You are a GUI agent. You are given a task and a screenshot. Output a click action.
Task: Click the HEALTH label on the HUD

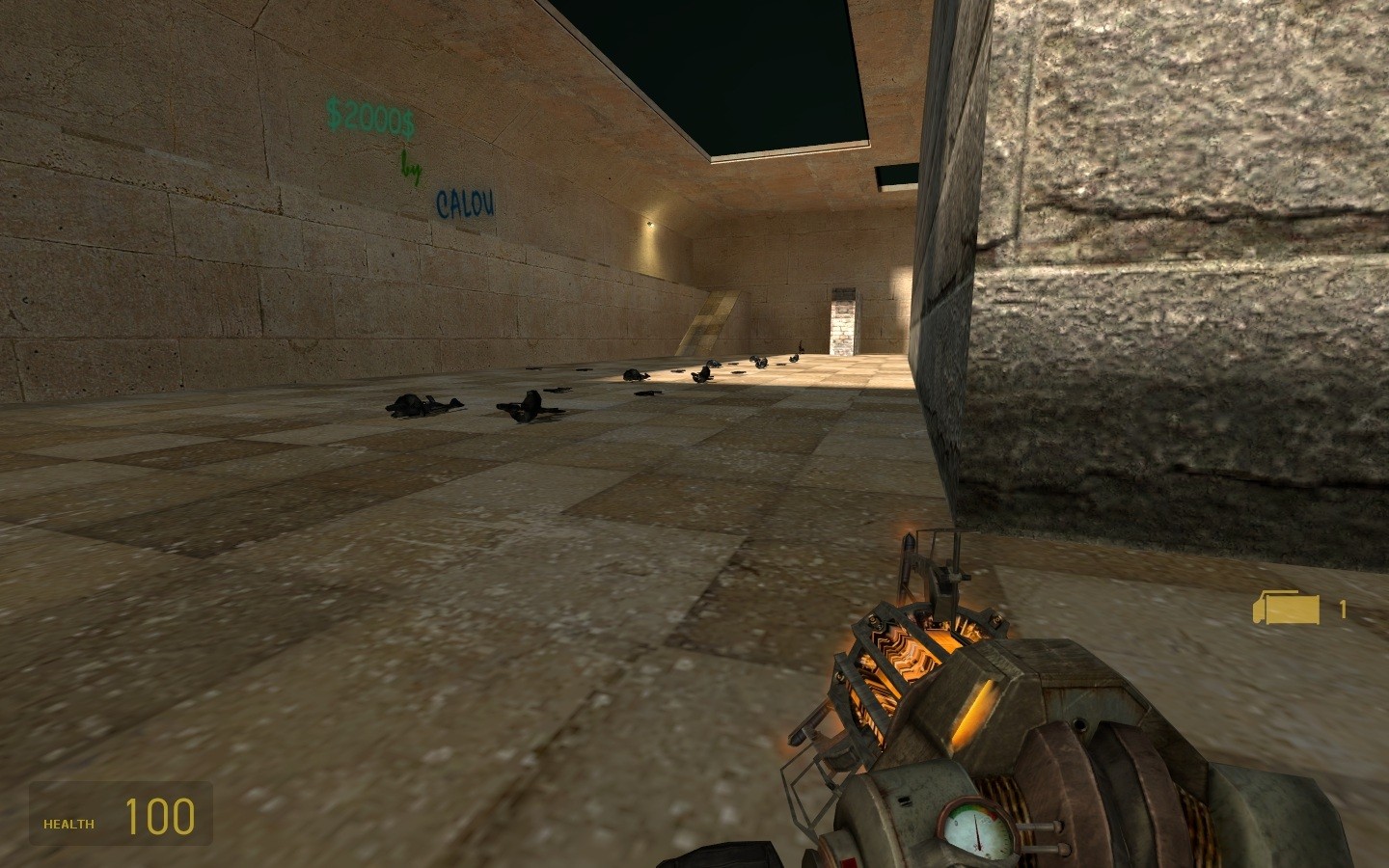click(x=67, y=824)
